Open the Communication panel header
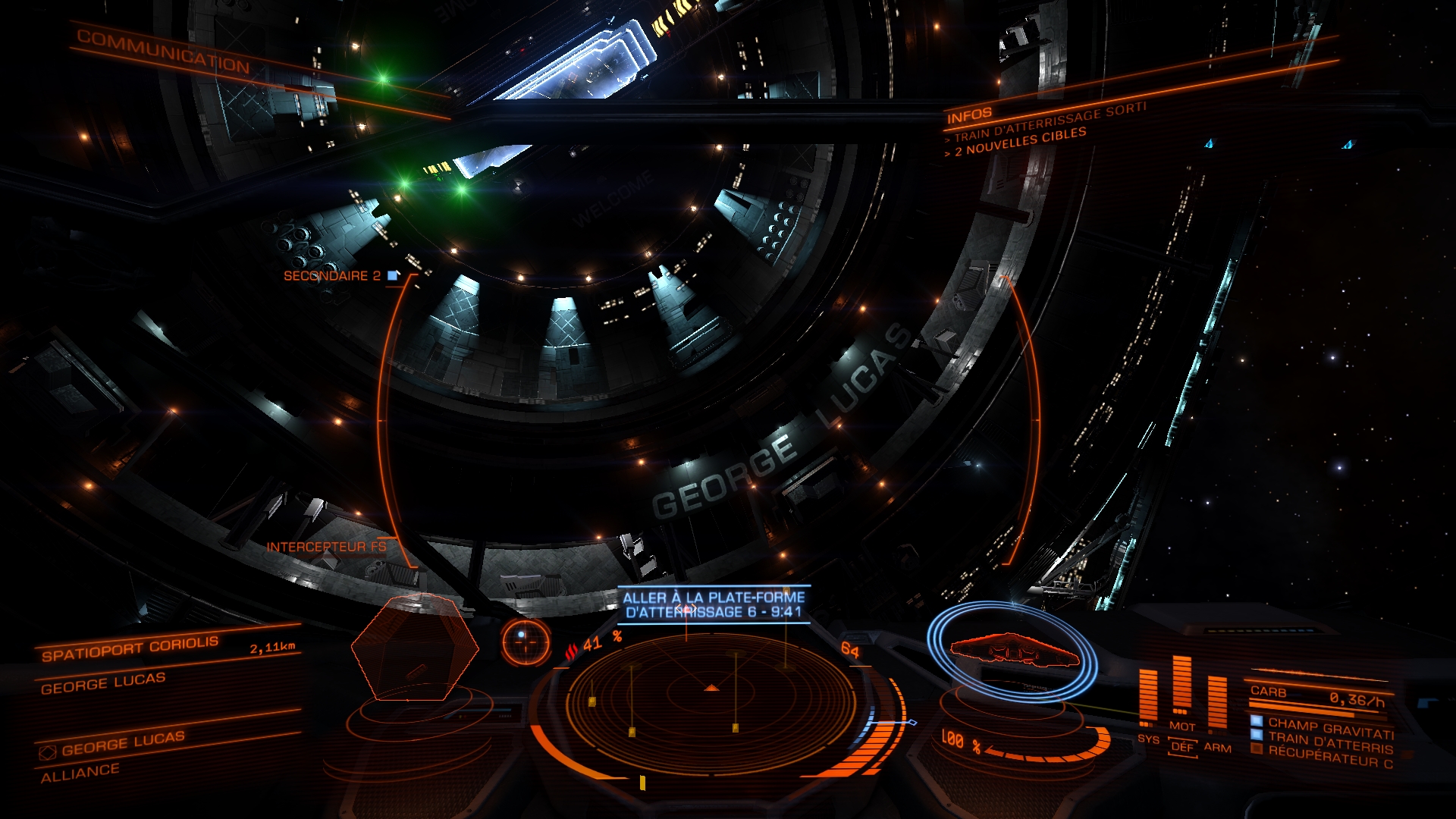Viewport: 1456px width, 819px height. [x=163, y=52]
